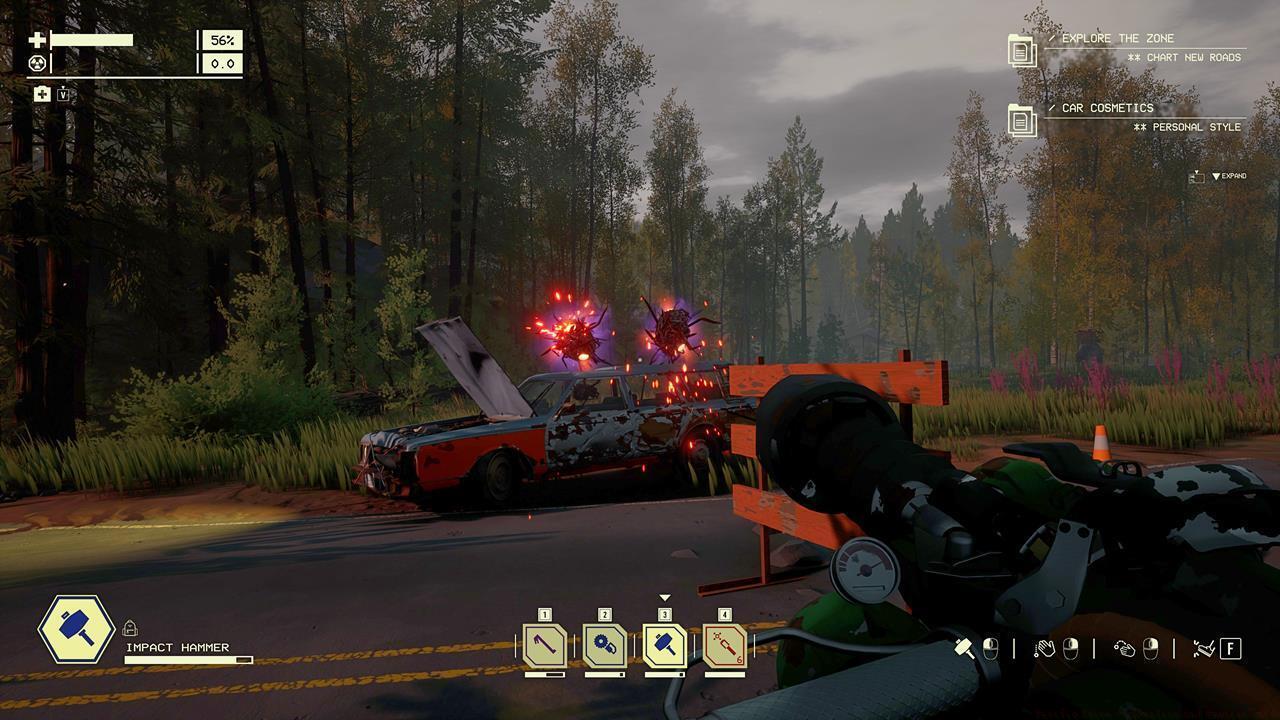Screen dimensions: 1280x720
Task: Click the large equipped Impact Hammer hexagon
Action: point(76,630)
